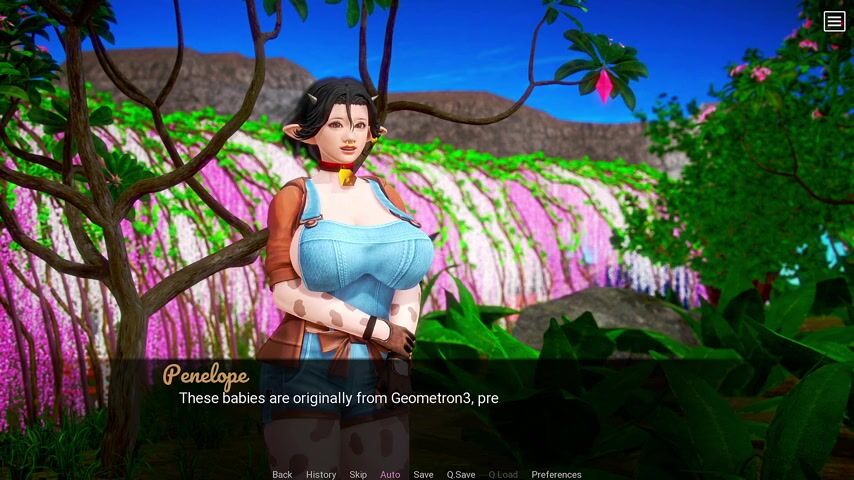The image size is (854, 480).
Task: Open the Save game screen
Action: (x=423, y=474)
